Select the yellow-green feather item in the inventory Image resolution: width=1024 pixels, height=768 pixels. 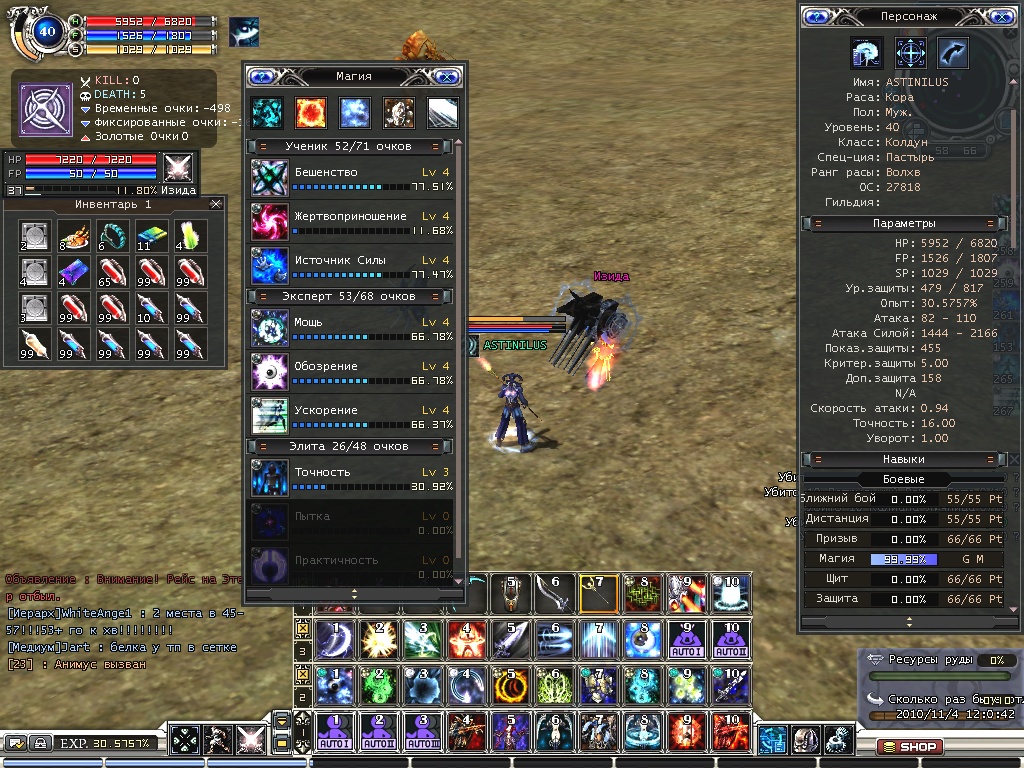click(x=191, y=235)
